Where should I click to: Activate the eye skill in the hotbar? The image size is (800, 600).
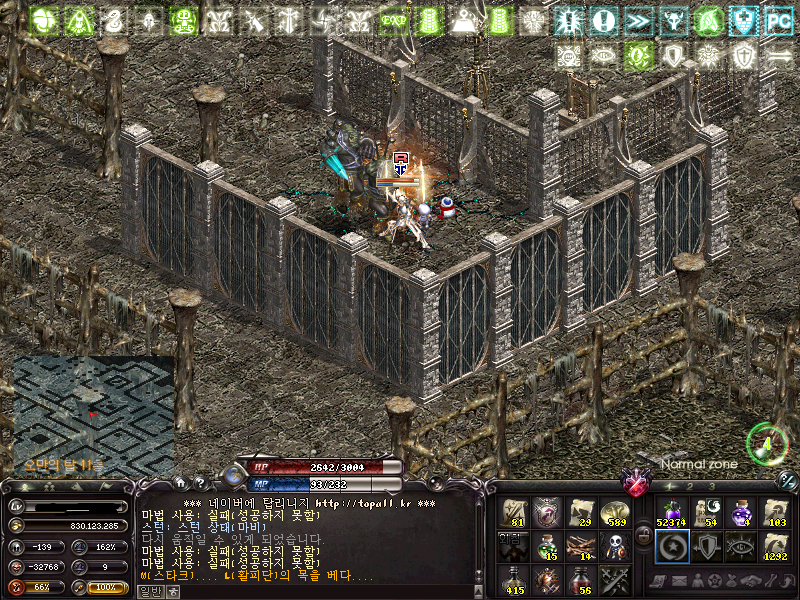coord(740,546)
